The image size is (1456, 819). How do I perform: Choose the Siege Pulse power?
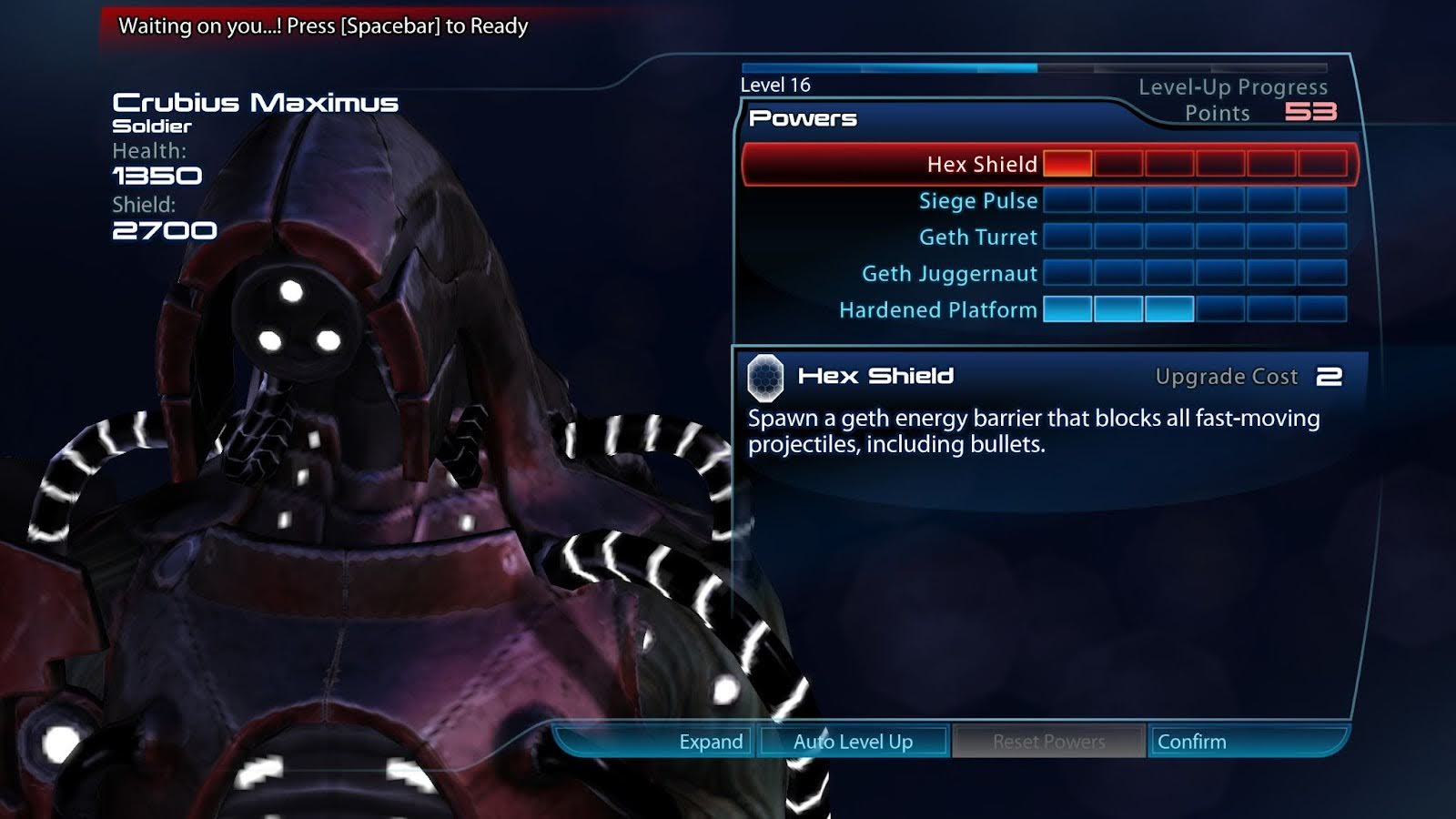click(977, 201)
